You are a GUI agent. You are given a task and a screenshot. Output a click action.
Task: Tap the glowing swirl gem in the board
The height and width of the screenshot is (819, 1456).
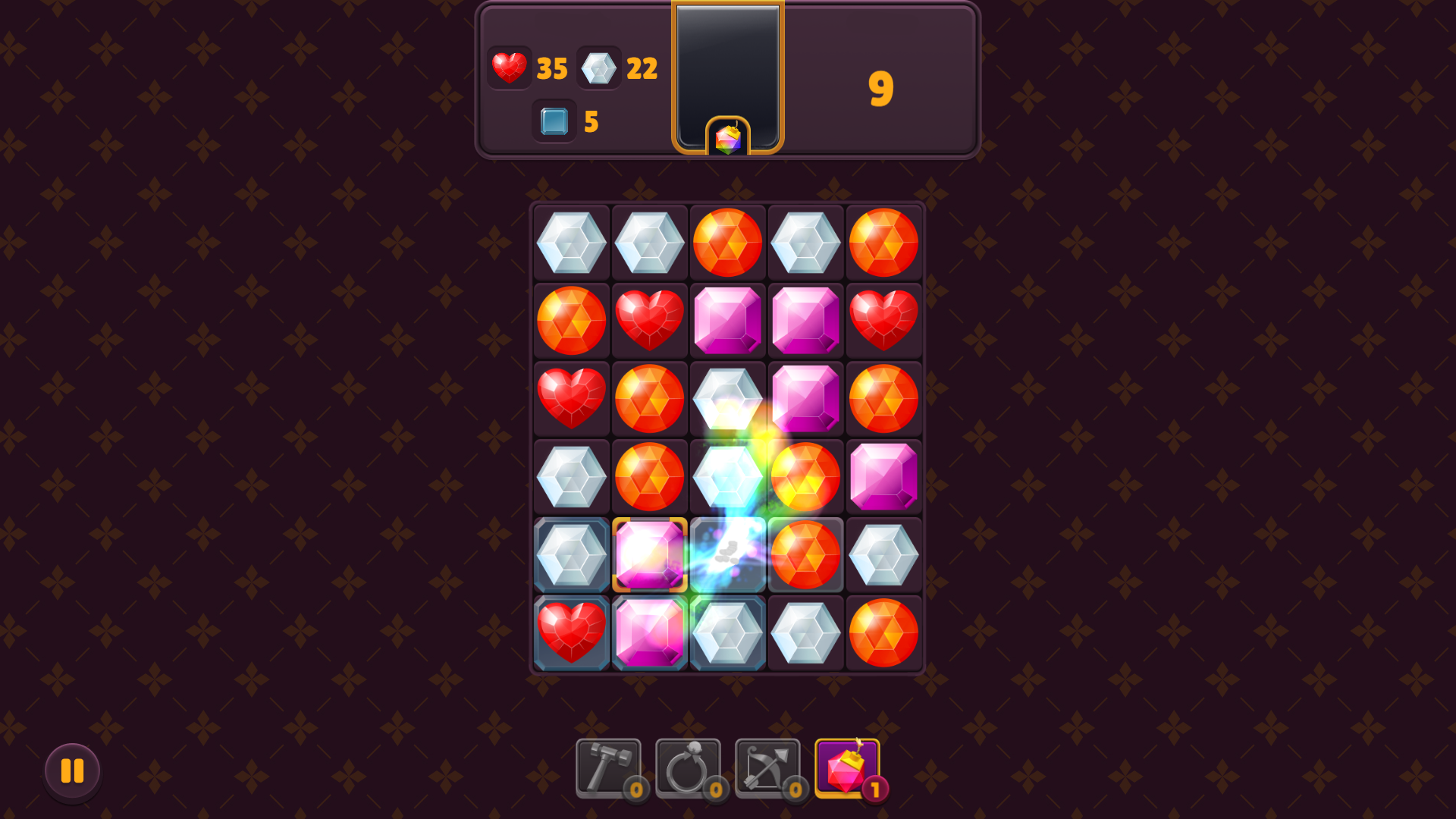(x=728, y=554)
